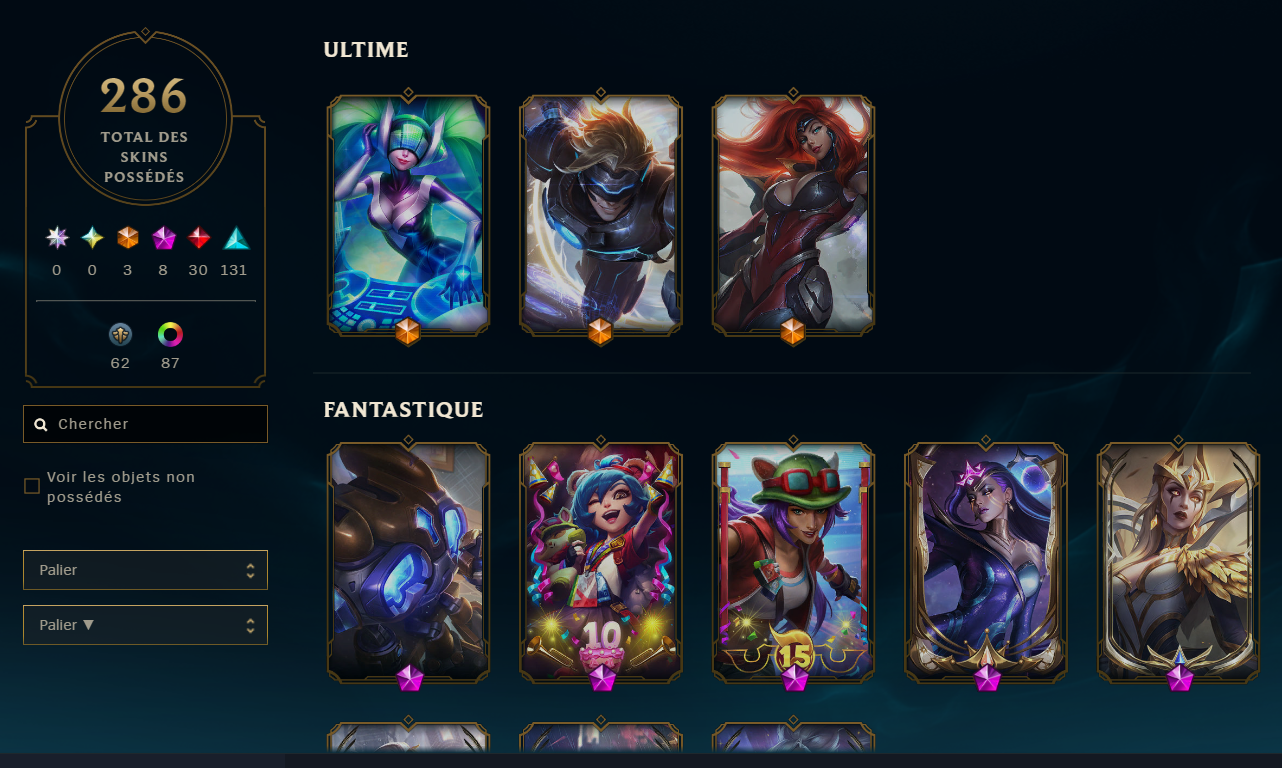
Task: Select the yellow Mythic rarity gem icon
Action: click(x=92, y=238)
